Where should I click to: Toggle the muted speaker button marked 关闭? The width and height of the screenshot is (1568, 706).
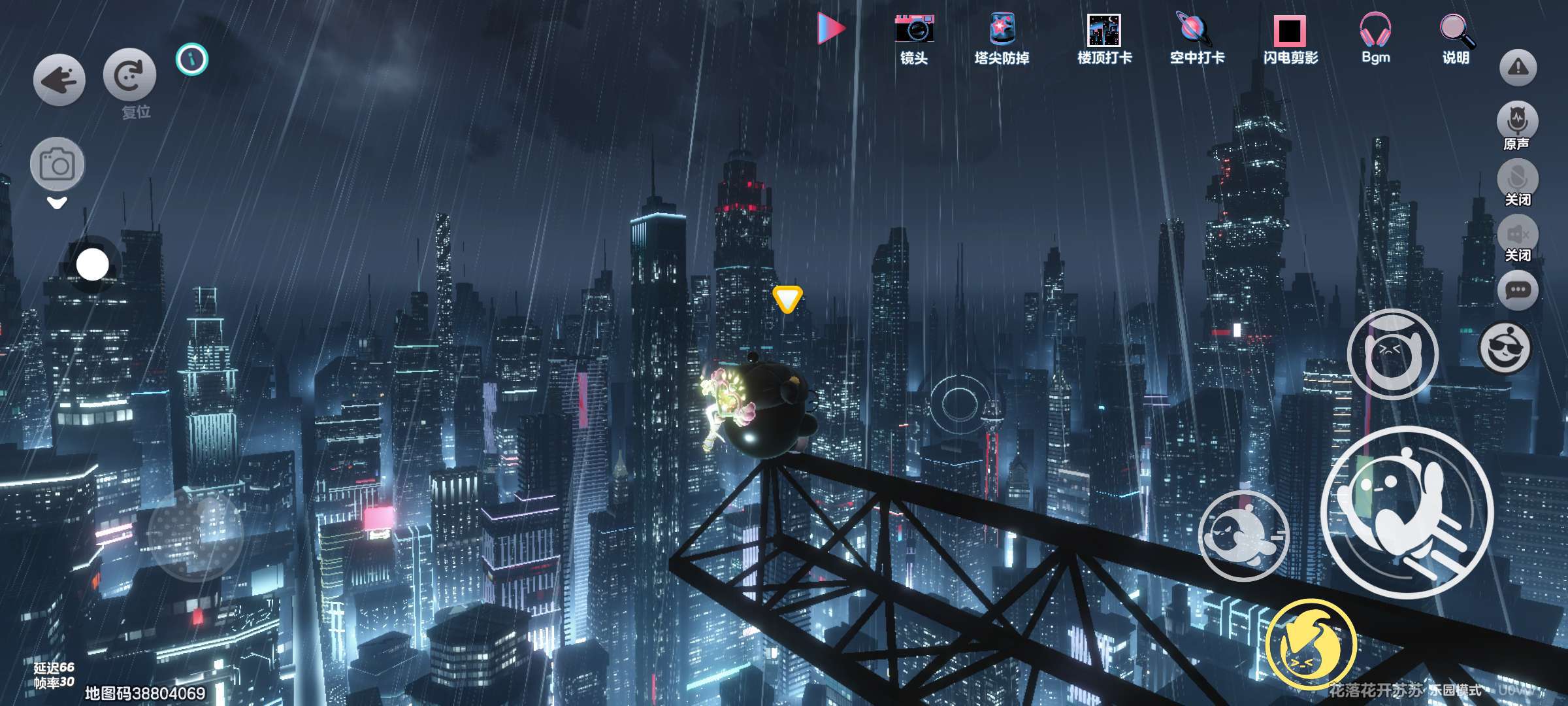click(x=1517, y=234)
